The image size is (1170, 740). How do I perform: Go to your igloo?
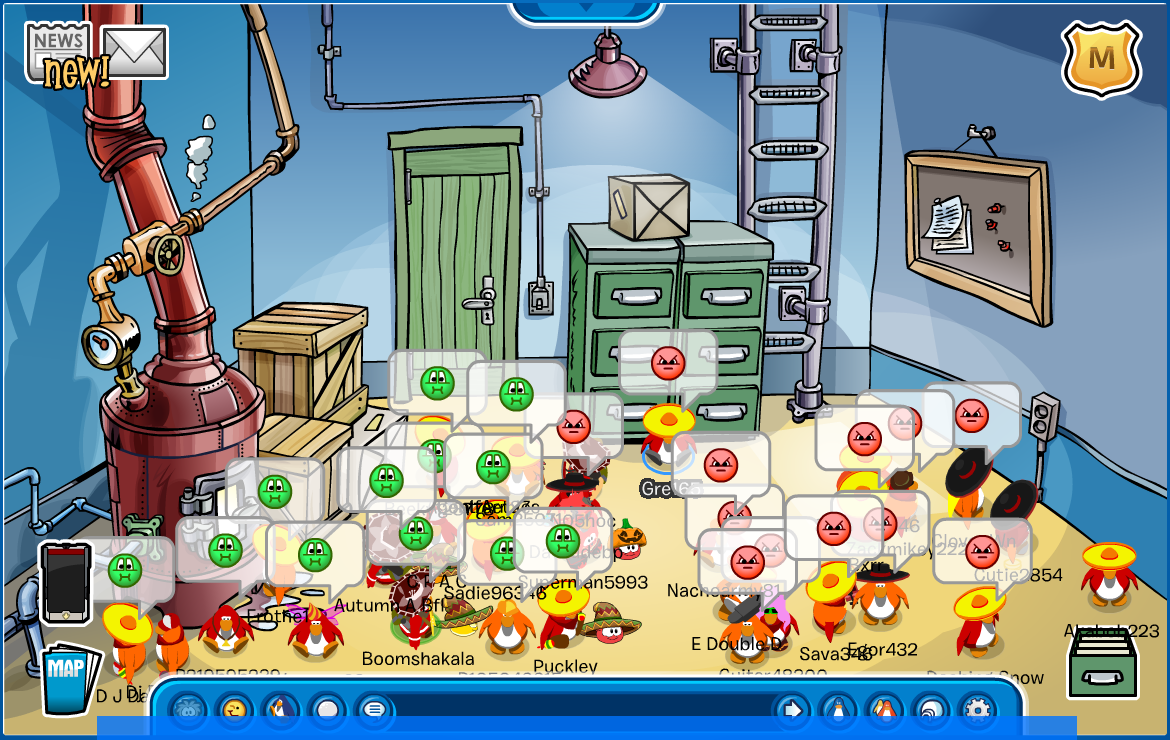(931, 710)
